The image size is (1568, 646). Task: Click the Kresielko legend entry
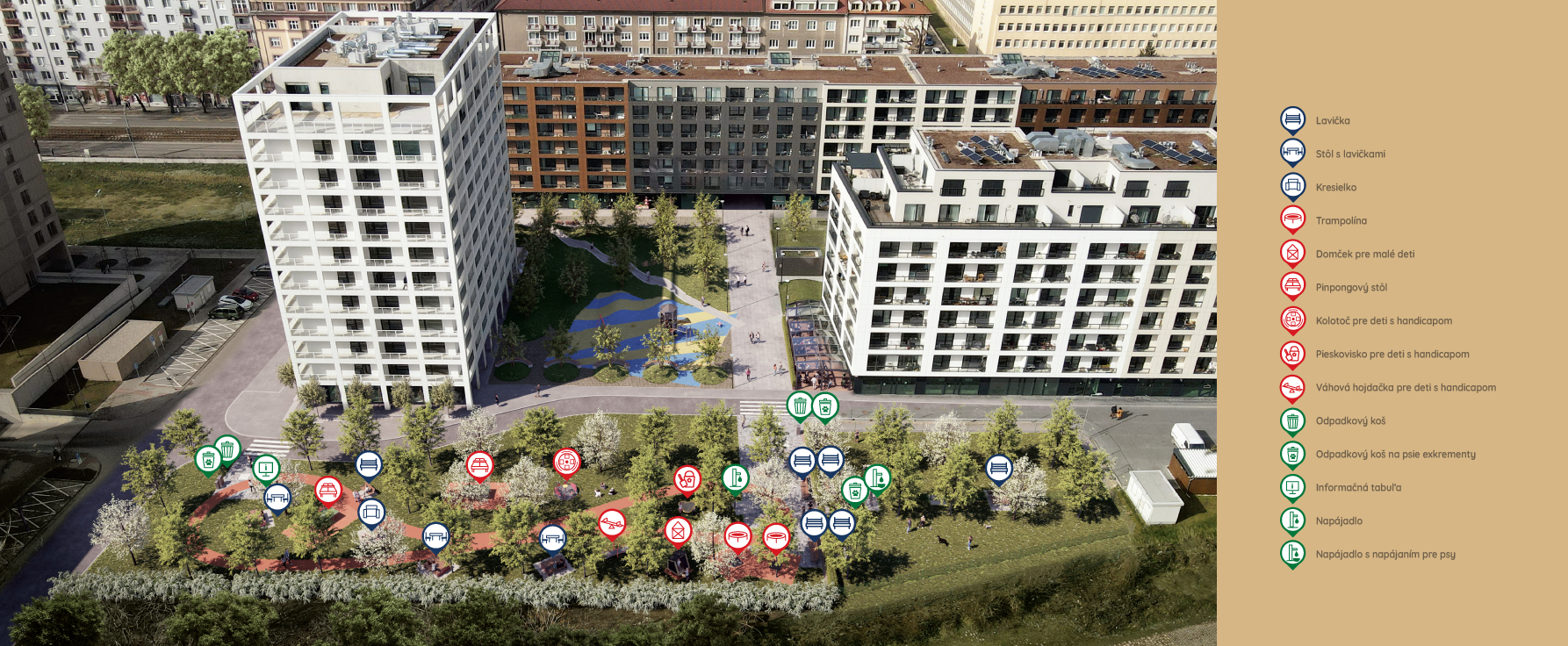pyautogui.click(x=1335, y=188)
